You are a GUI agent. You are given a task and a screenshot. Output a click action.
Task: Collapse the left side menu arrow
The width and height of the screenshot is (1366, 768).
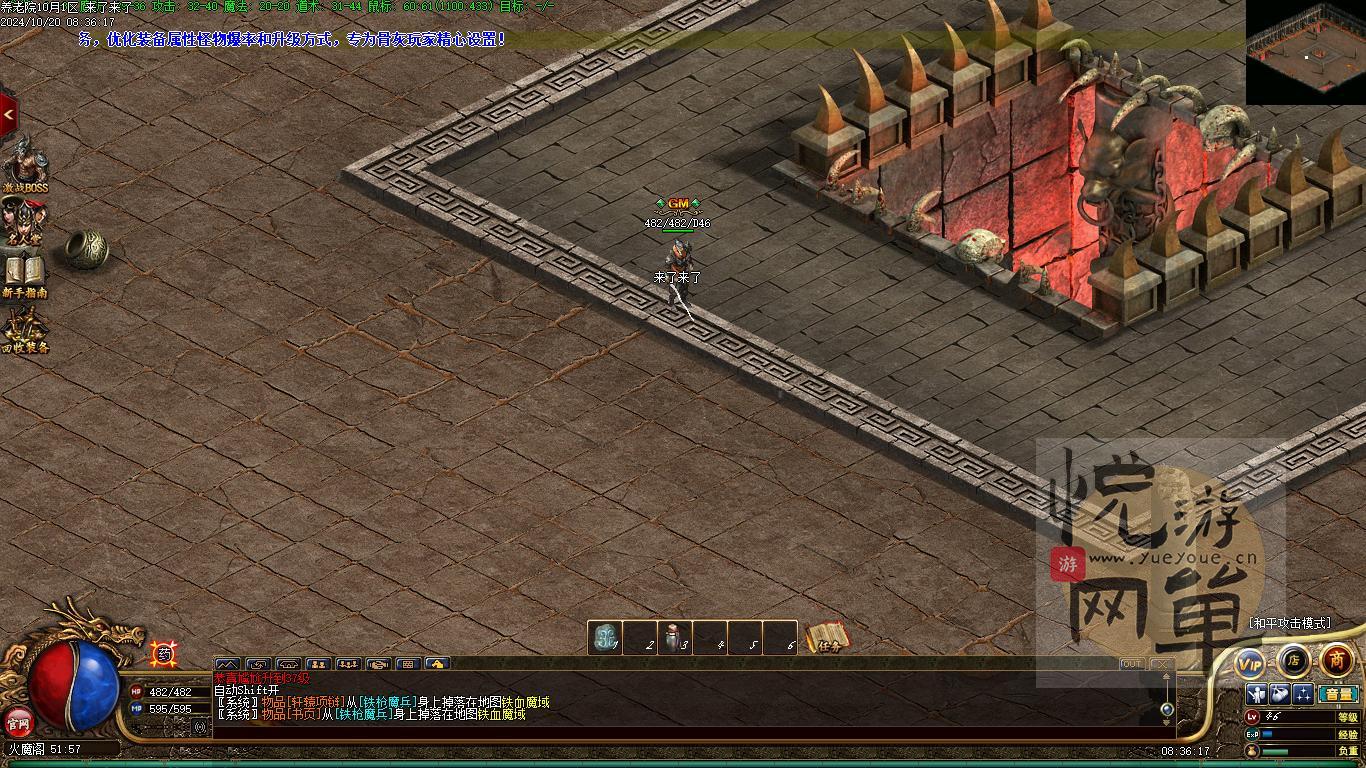(8, 115)
